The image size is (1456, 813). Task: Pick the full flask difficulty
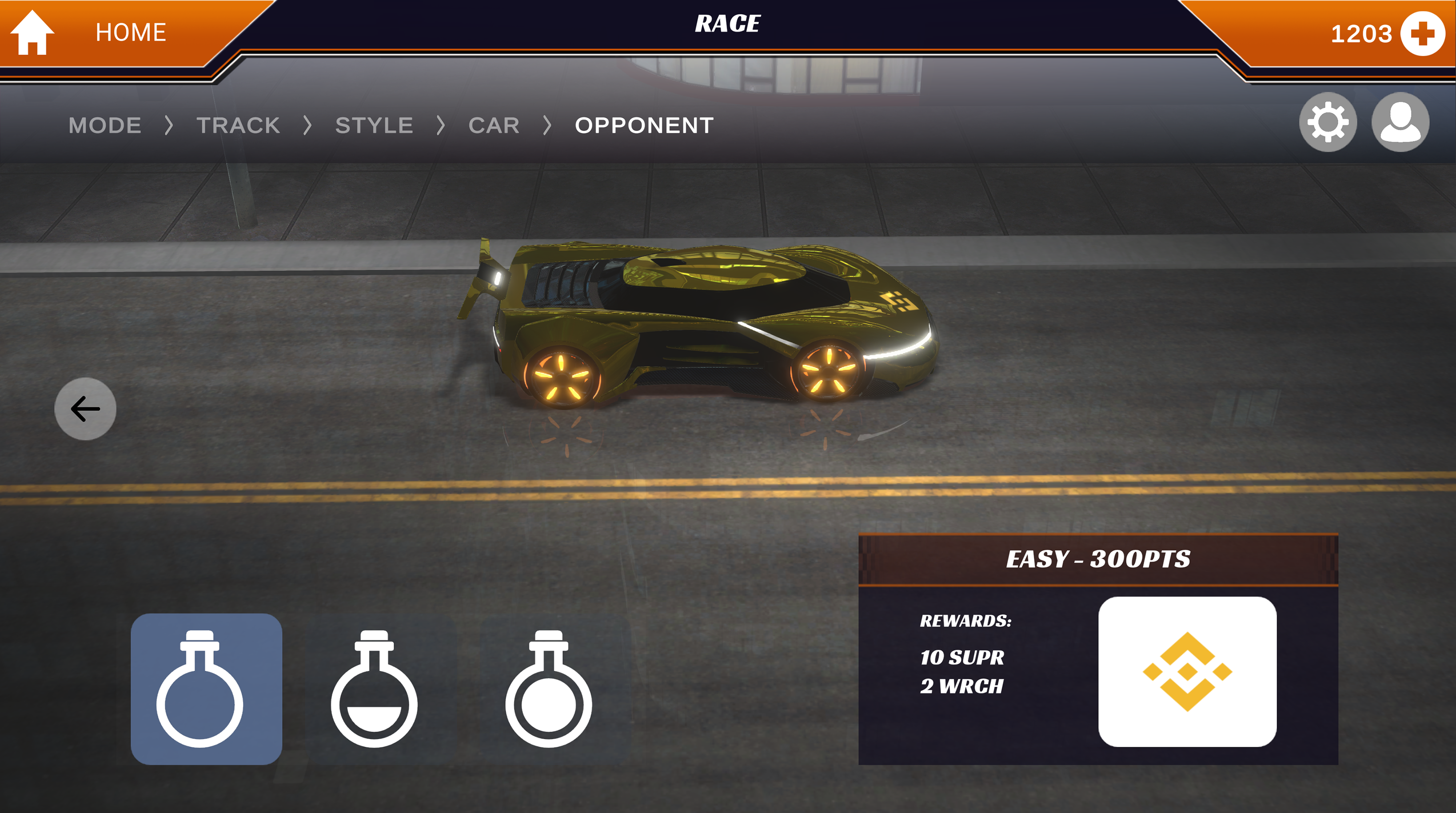click(548, 689)
